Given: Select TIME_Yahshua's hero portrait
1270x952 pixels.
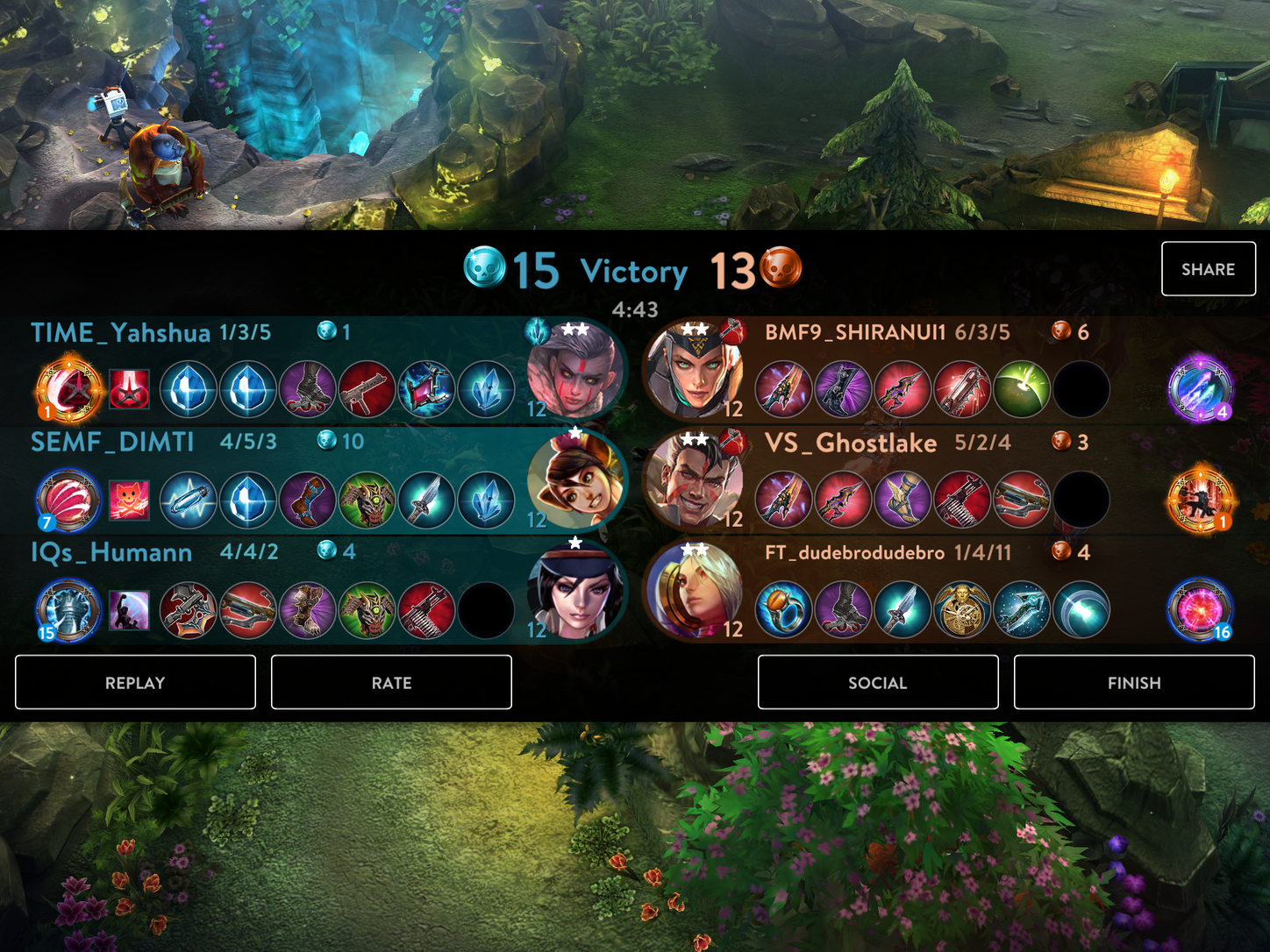Looking at the screenshot, I should pyautogui.click(x=574, y=371).
